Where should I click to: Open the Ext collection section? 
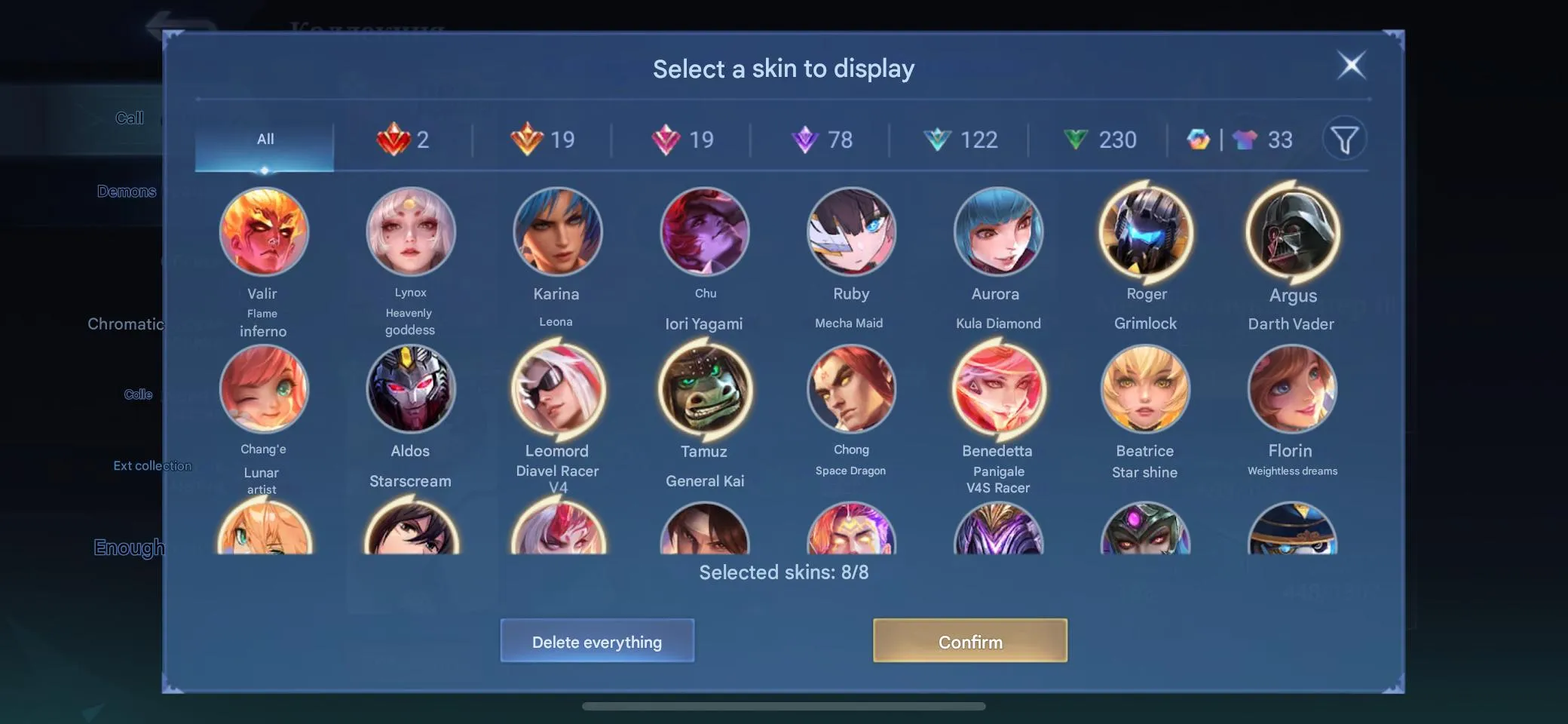click(x=152, y=465)
